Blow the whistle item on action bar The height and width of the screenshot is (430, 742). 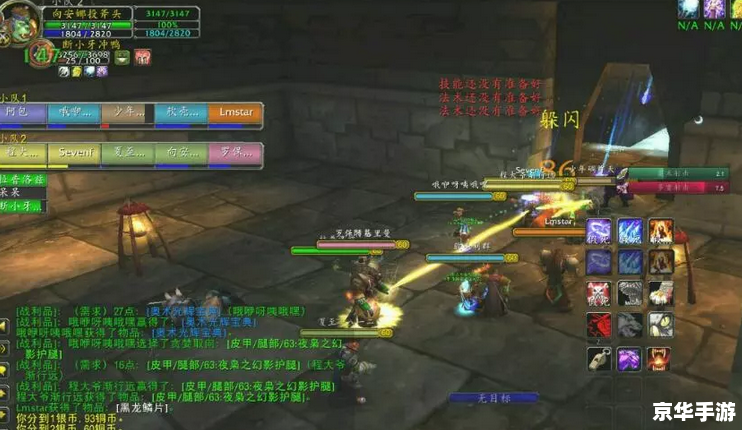598,359
